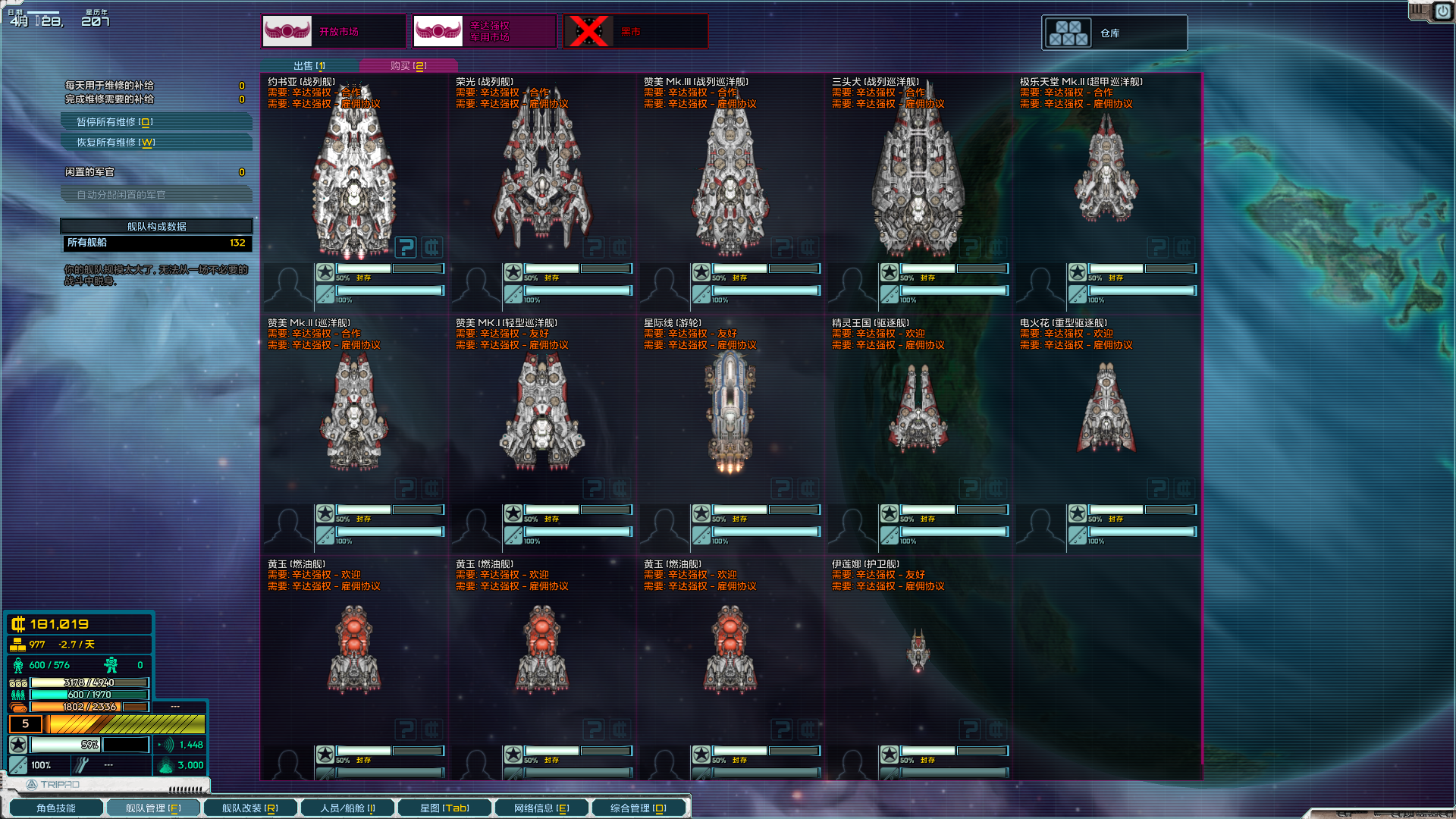The width and height of the screenshot is (1456, 819).
Task: Click 恢复所有维修 to resume repairs
Action: tap(156, 143)
